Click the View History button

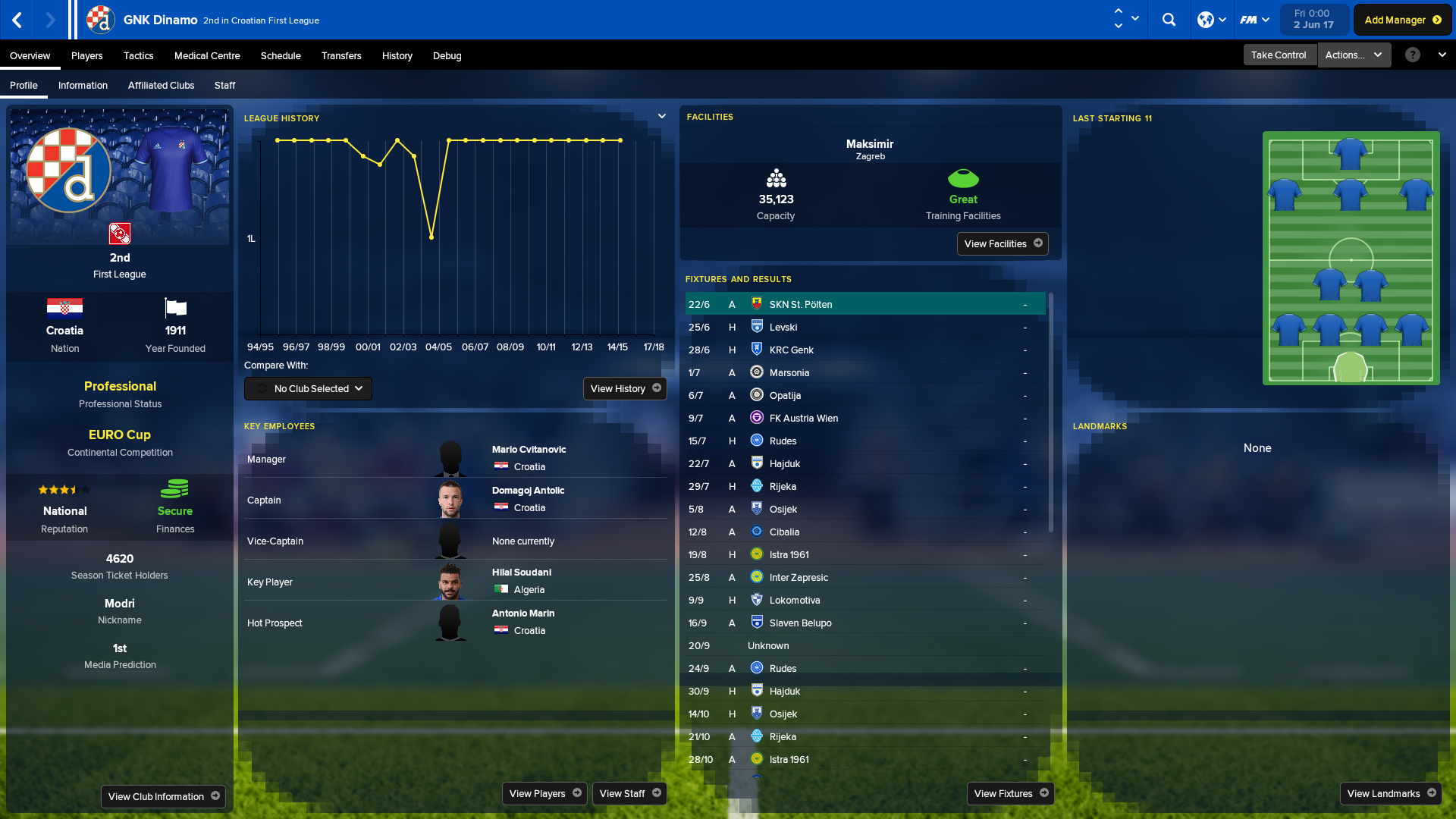point(625,388)
